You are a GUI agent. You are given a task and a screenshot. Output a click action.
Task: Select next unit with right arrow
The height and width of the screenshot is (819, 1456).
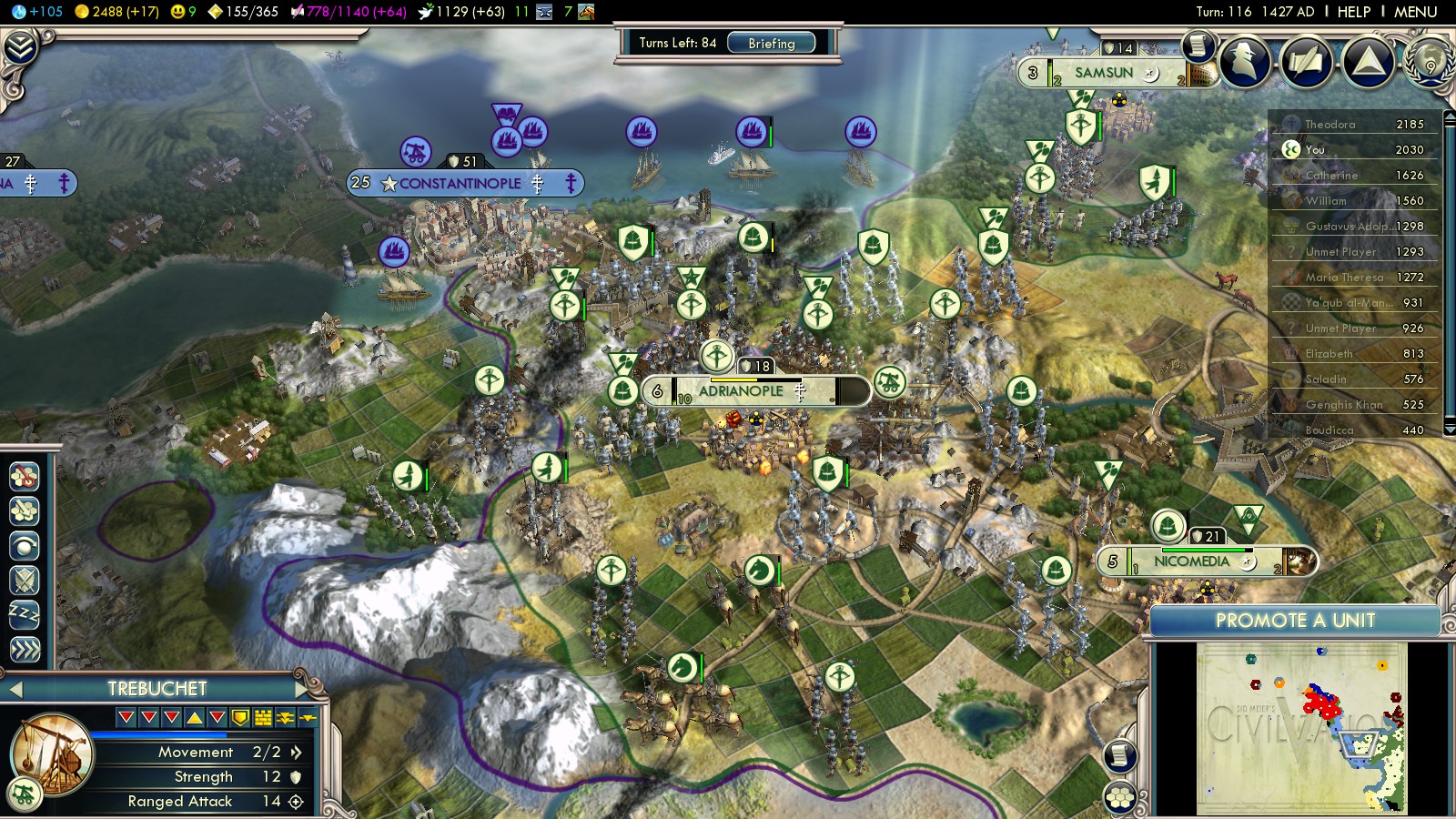click(x=303, y=689)
